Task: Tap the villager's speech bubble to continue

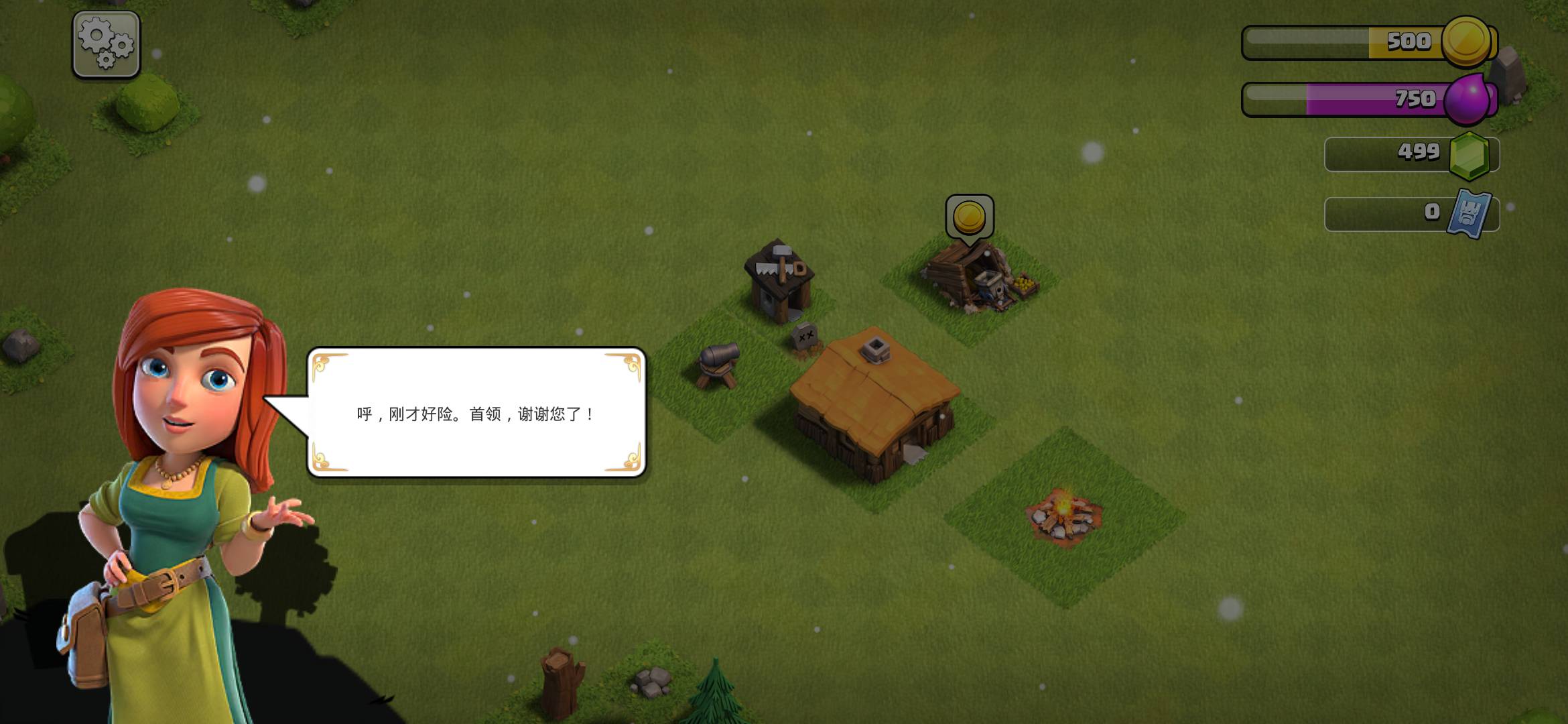Action: [x=476, y=413]
